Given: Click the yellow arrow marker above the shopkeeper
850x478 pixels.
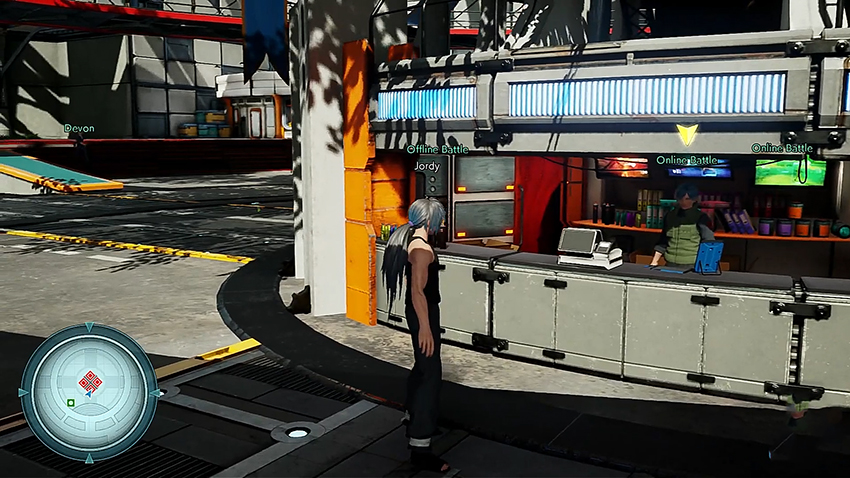Looking at the screenshot, I should click(x=686, y=134).
